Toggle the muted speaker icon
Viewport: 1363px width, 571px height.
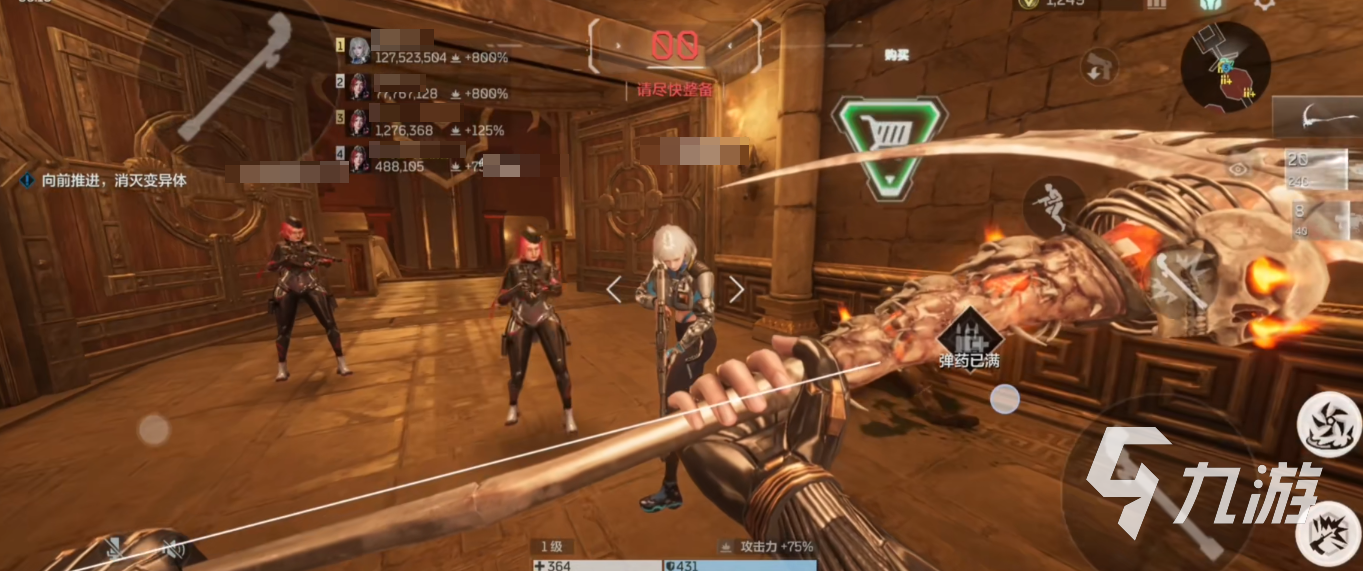pos(174,548)
